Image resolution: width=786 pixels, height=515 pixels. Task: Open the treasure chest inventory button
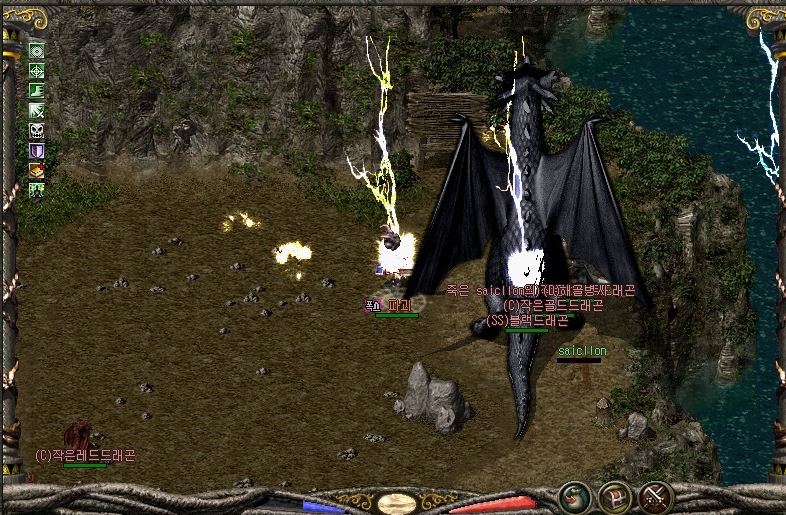click(613, 495)
